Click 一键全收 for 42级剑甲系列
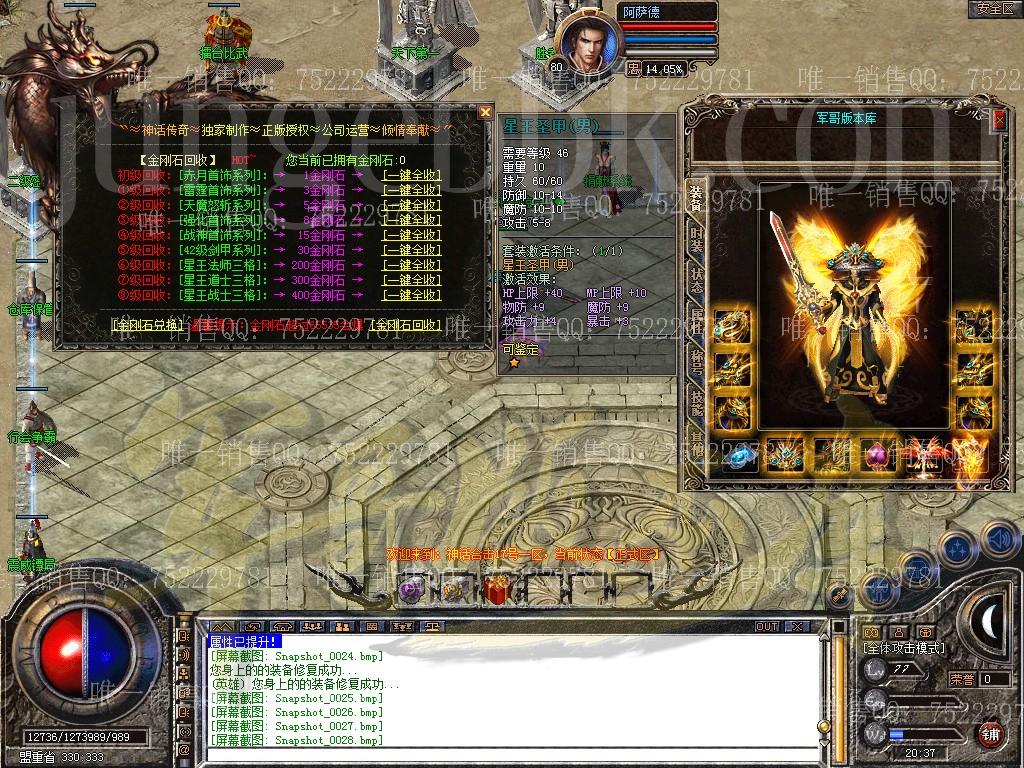 pyautogui.click(x=411, y=250)
